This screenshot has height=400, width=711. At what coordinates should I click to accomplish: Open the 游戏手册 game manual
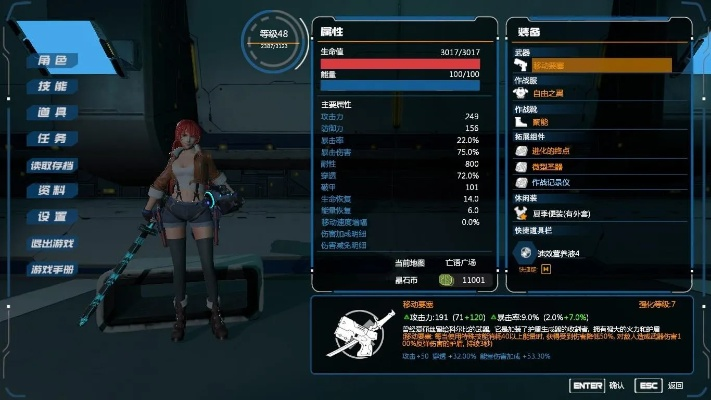pos(52,269)
